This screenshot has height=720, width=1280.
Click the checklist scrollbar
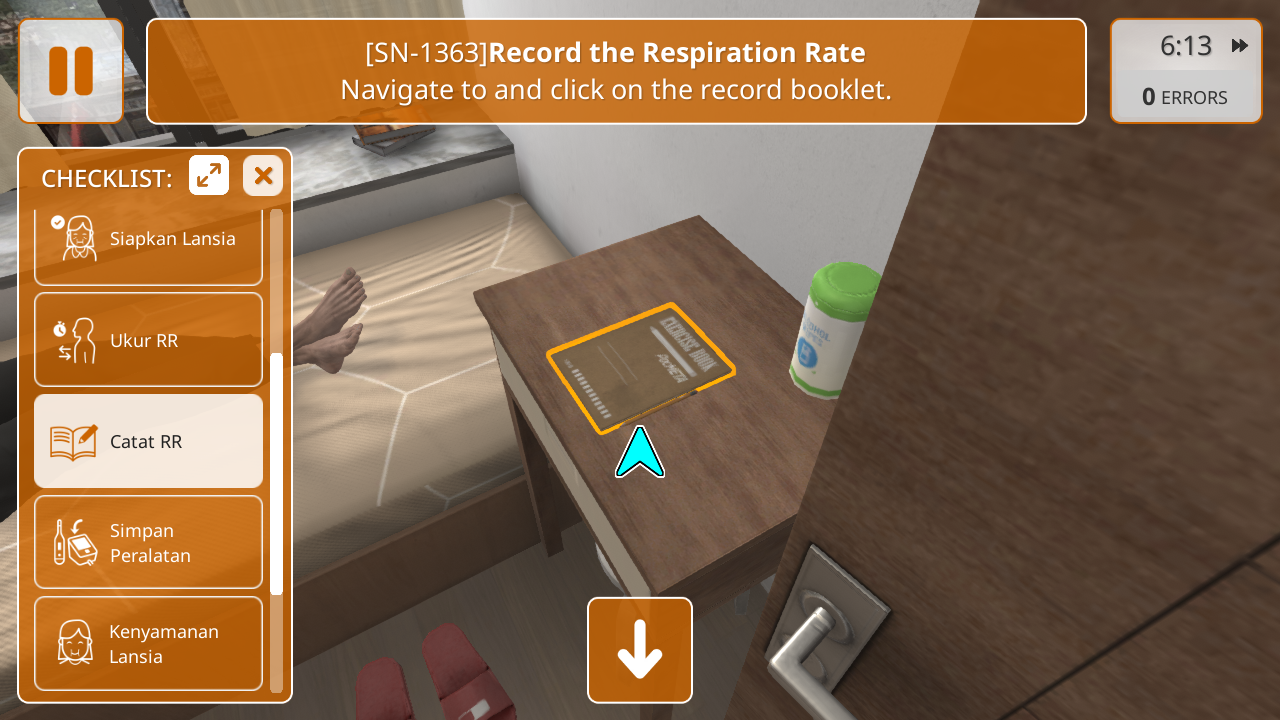point(277,473)
